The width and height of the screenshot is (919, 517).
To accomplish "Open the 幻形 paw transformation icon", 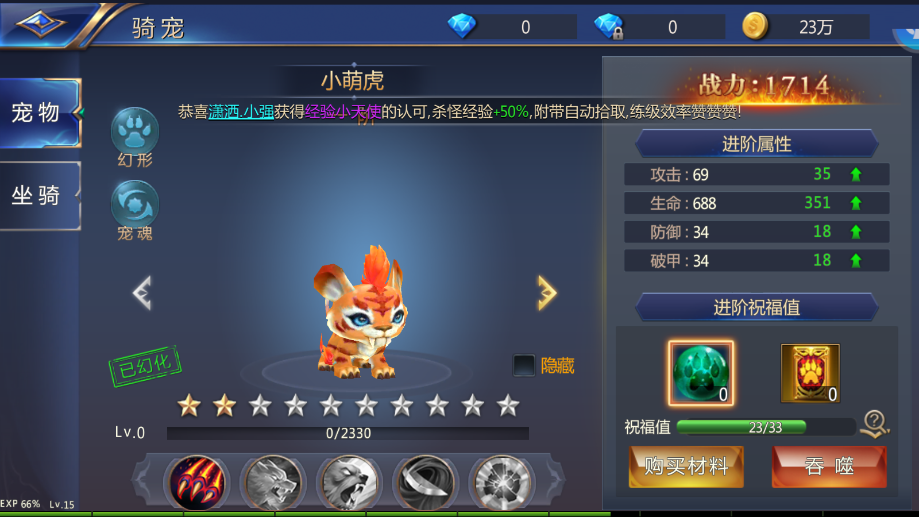I will pyautogui.click(x=135, y=132).
